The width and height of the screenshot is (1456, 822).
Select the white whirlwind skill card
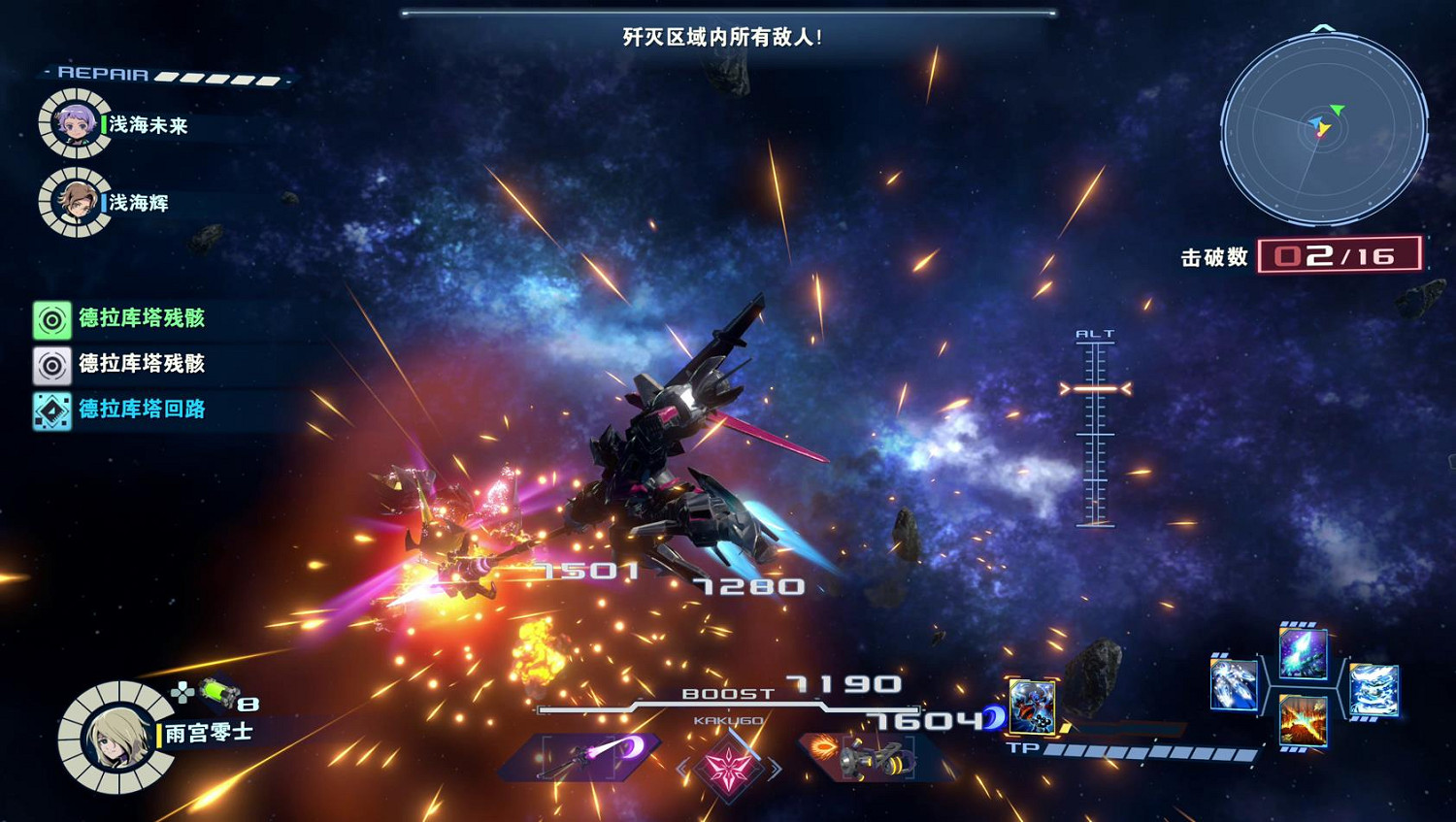tap(1374, 689)
